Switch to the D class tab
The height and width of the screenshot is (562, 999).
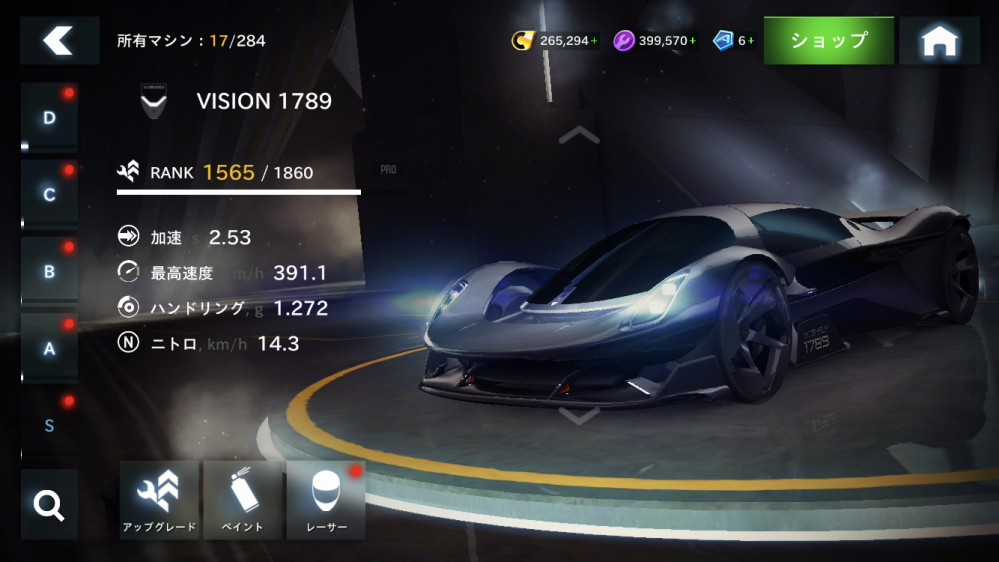[x=49, y=118]
